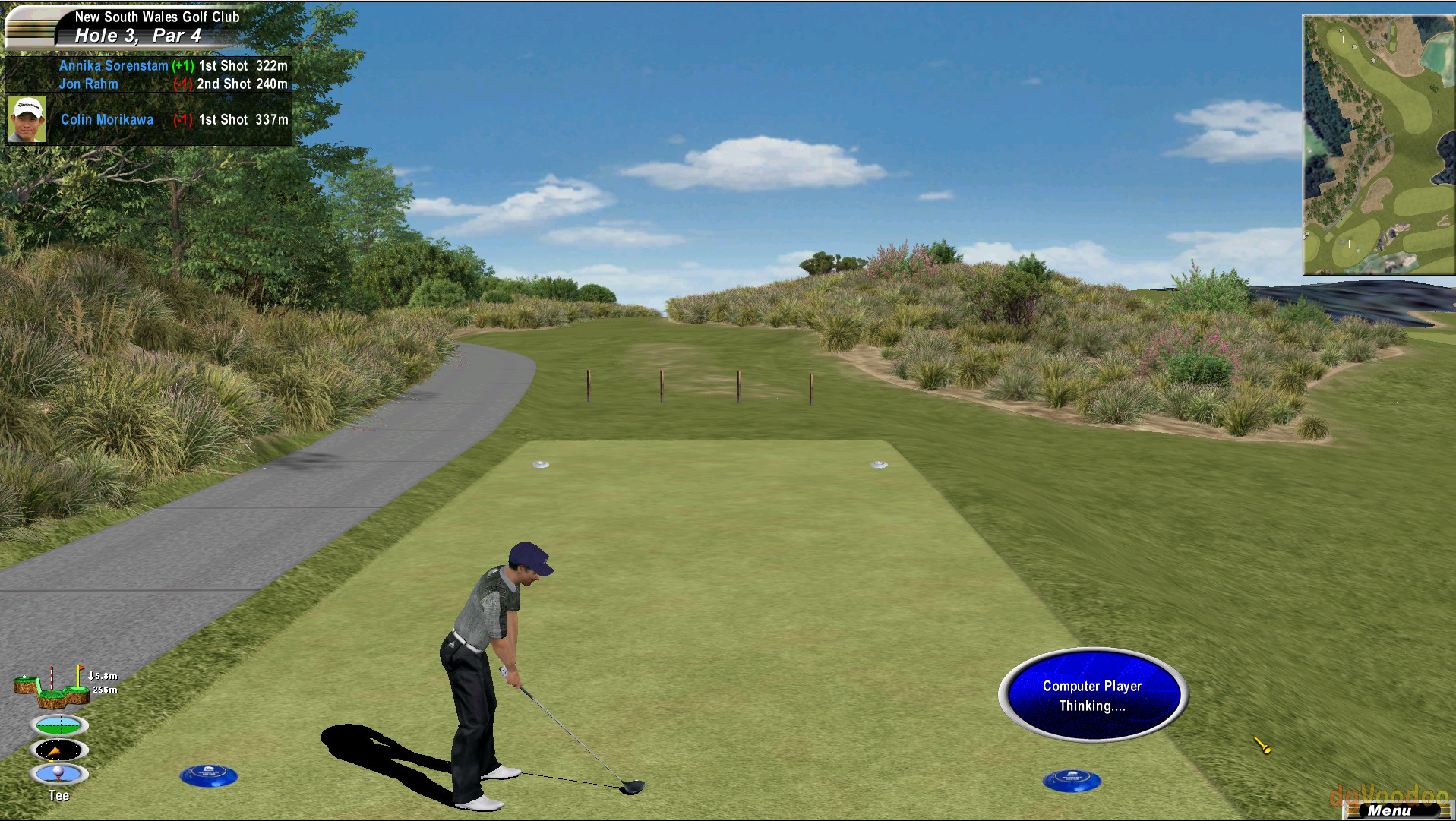Open the wind compass indicator

[x=58, y=750]
